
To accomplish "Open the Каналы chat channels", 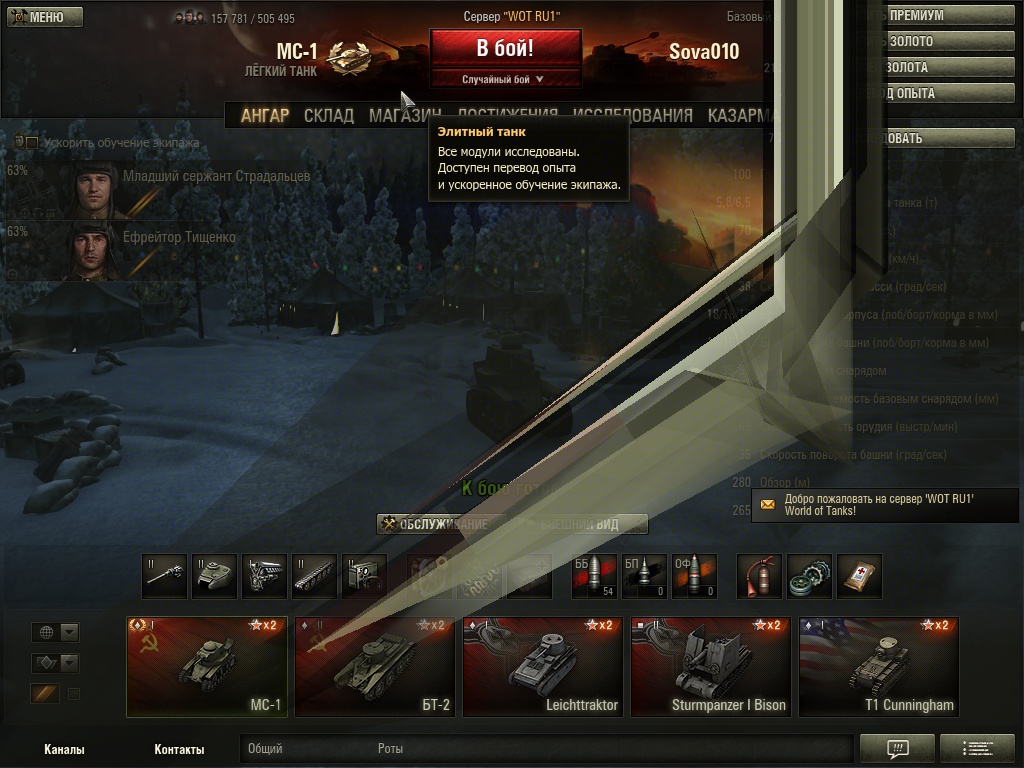I will [x=64, y=749].
